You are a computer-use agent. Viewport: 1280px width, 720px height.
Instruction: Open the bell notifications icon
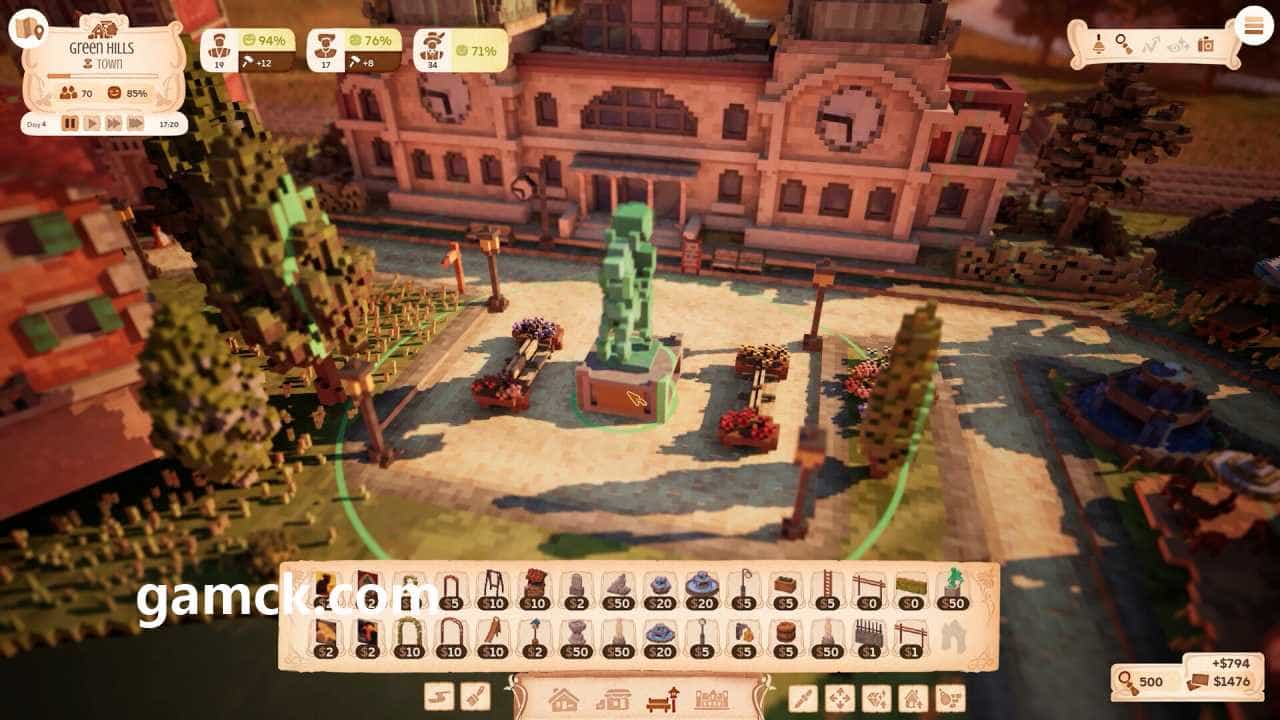(1097, 44)
